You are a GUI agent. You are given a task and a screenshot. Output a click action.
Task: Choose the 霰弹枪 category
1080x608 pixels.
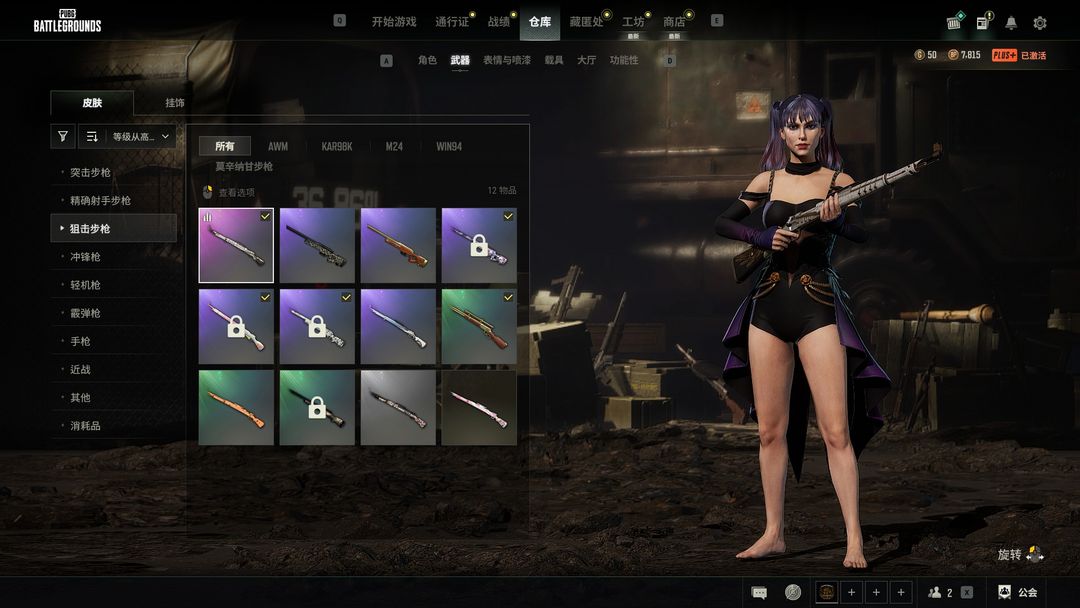tap(85, 313)
